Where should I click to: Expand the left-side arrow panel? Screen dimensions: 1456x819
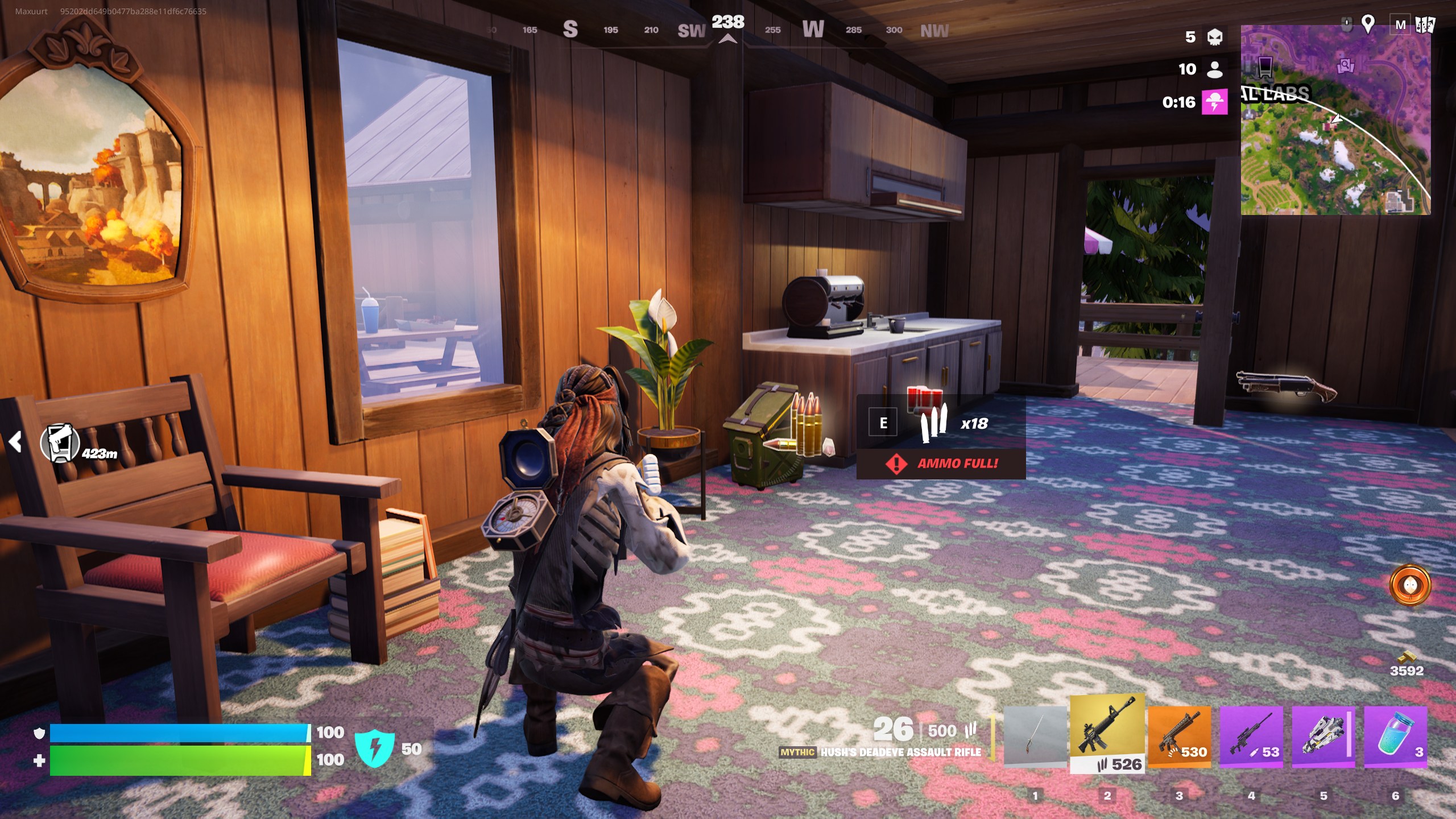[15, 441]
